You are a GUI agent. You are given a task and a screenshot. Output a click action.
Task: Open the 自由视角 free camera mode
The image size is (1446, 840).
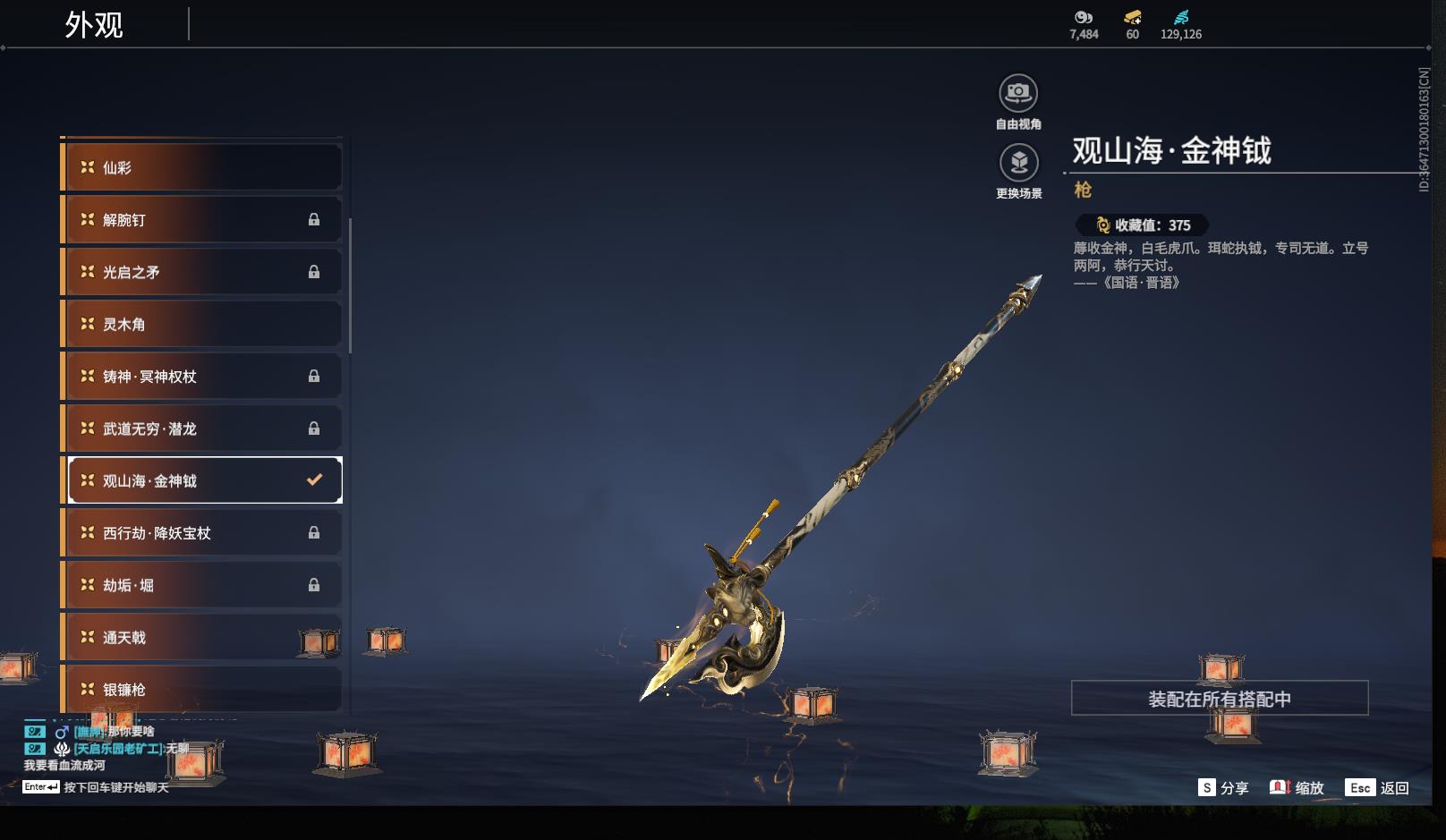click(x=1018, y=94)
